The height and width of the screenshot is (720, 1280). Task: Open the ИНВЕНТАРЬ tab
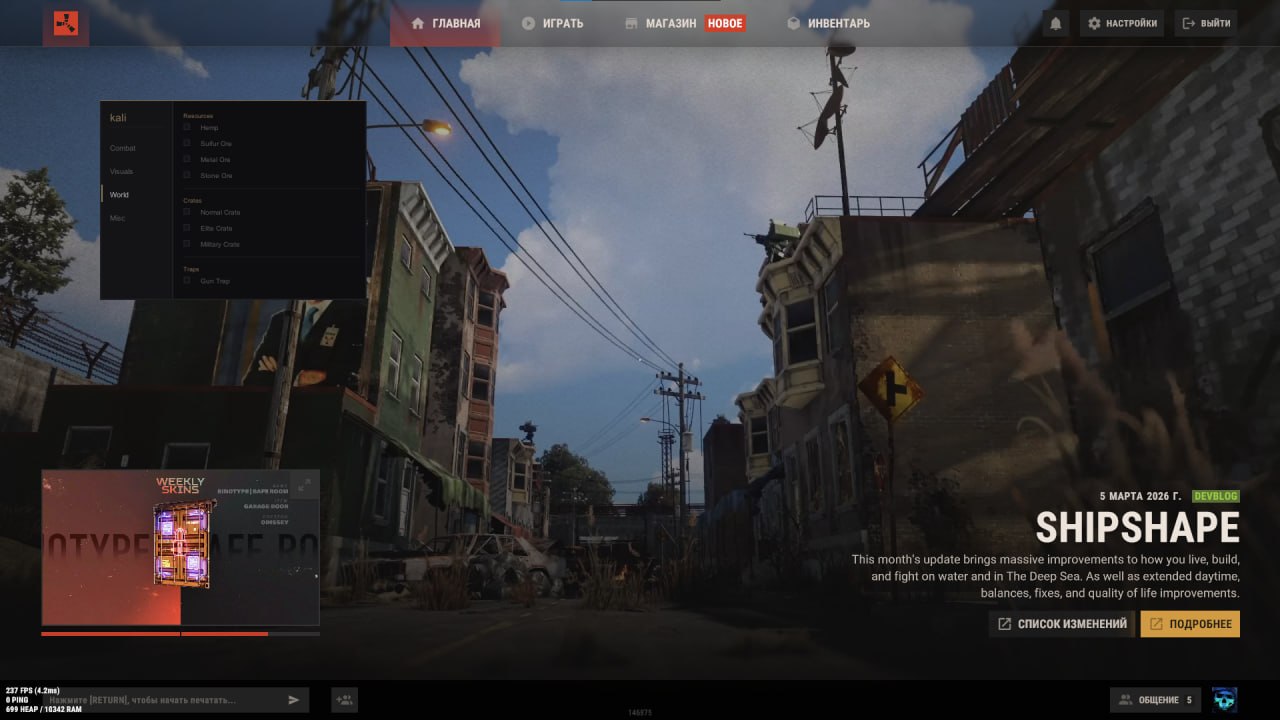click(x=828, y=23)
